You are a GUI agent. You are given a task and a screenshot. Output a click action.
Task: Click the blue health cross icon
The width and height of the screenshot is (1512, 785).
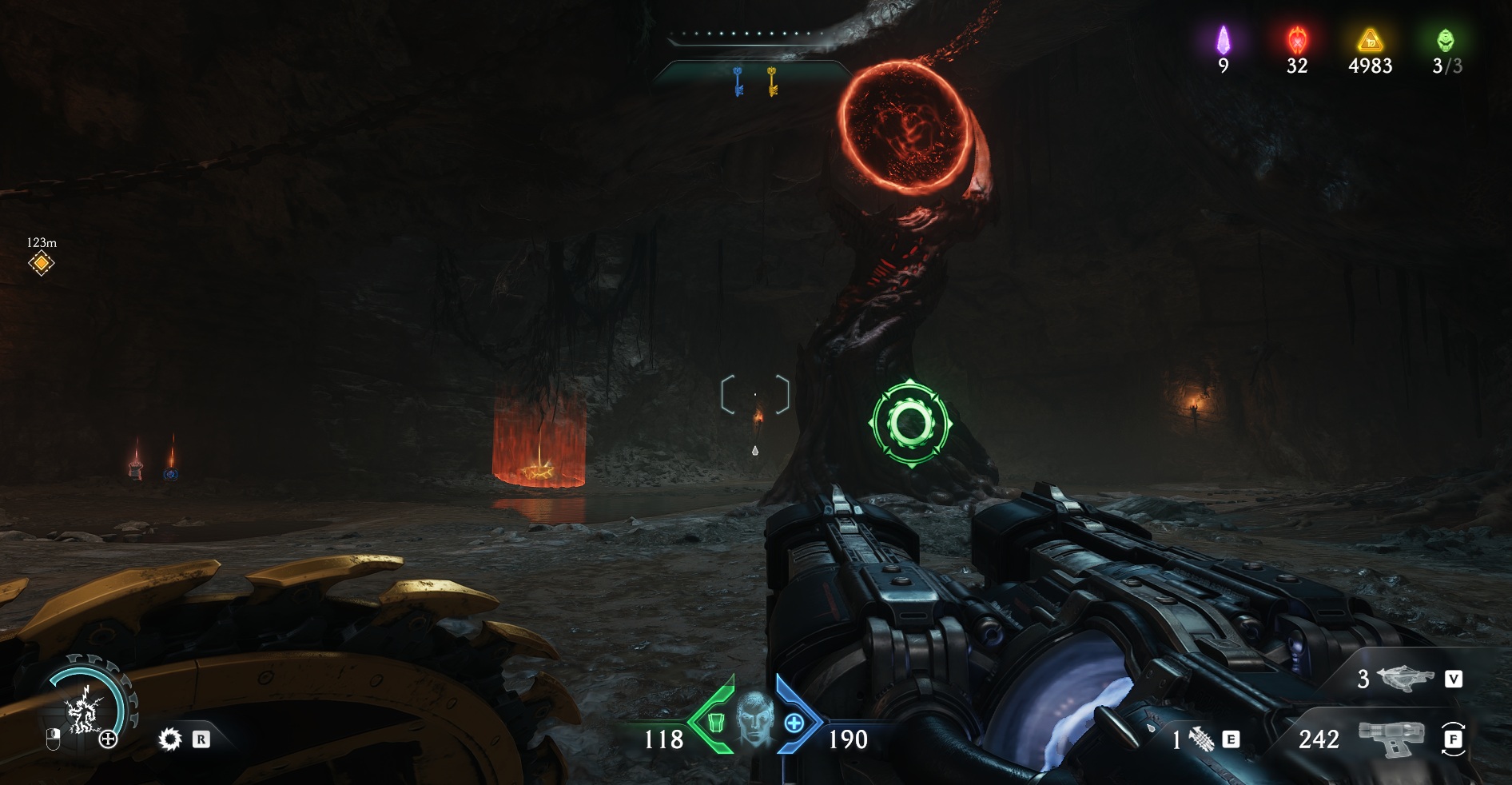pyautogui.click(x=794, y=723)
